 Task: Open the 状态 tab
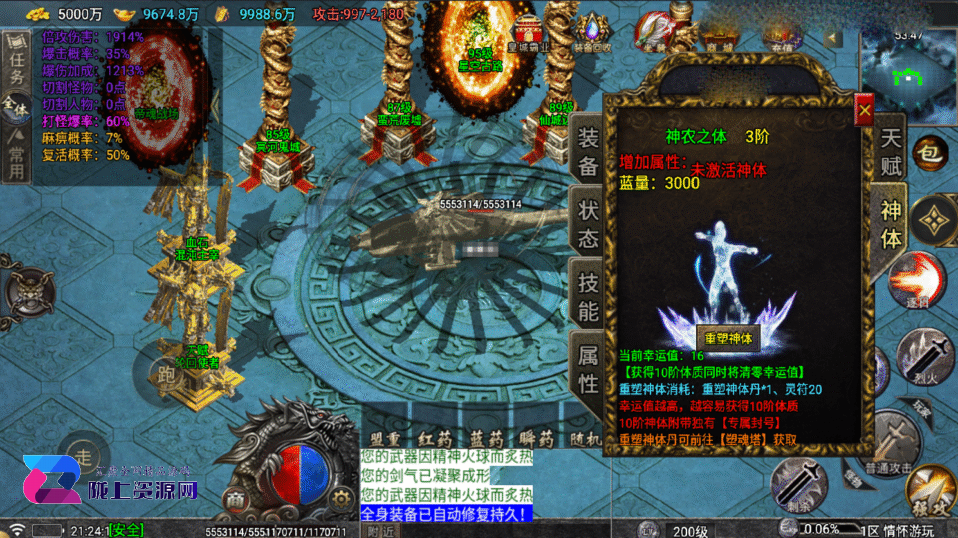click(x=588, y=226)
